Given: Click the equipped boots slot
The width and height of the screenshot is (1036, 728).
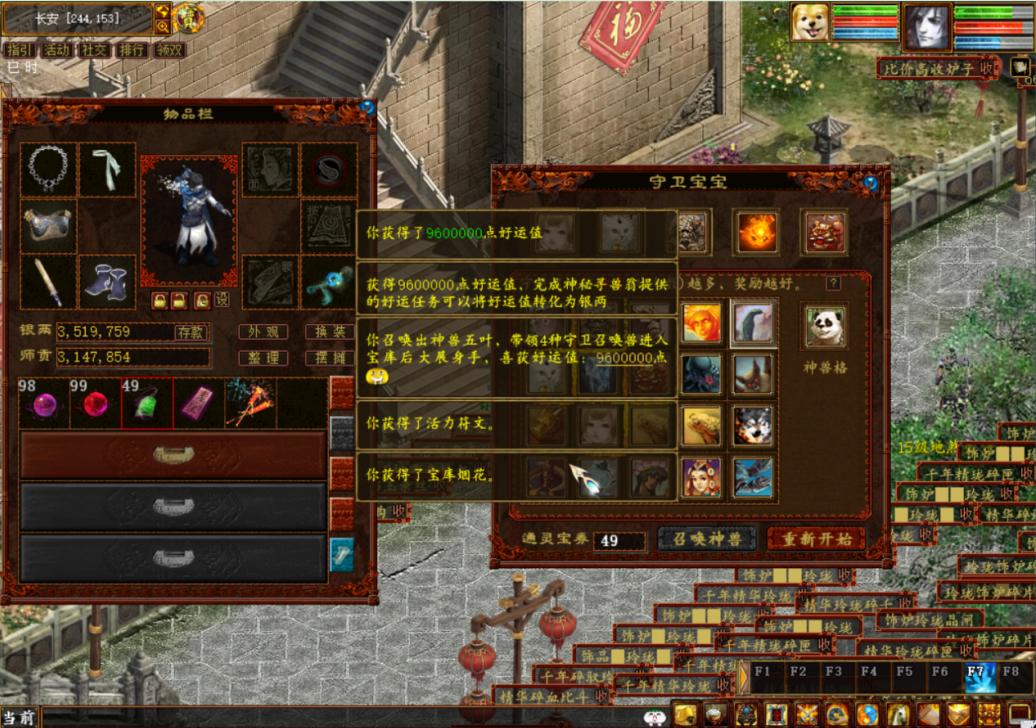Looking at the screenshot, I should [106, 281].
